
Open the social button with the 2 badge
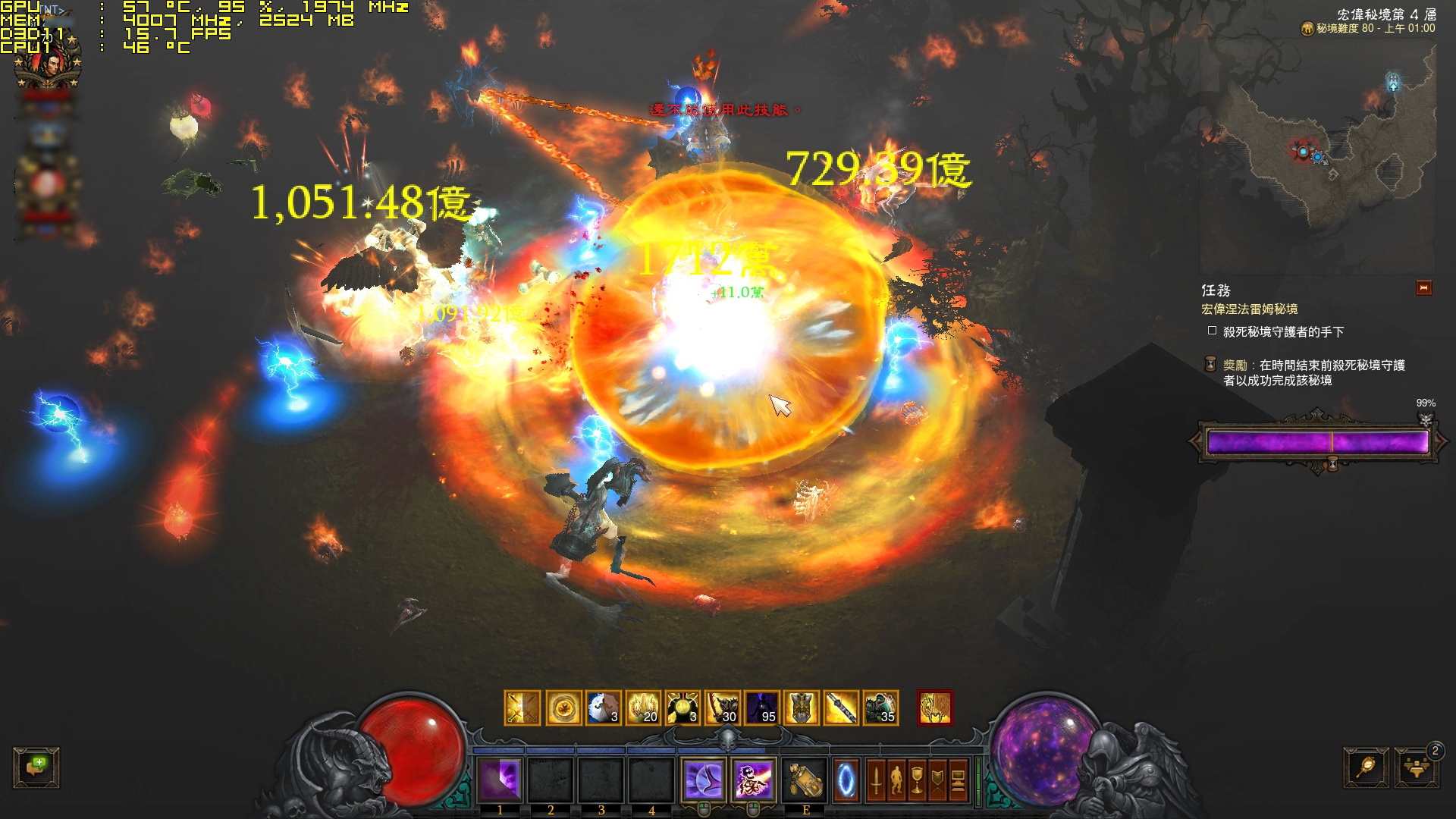1416,767
